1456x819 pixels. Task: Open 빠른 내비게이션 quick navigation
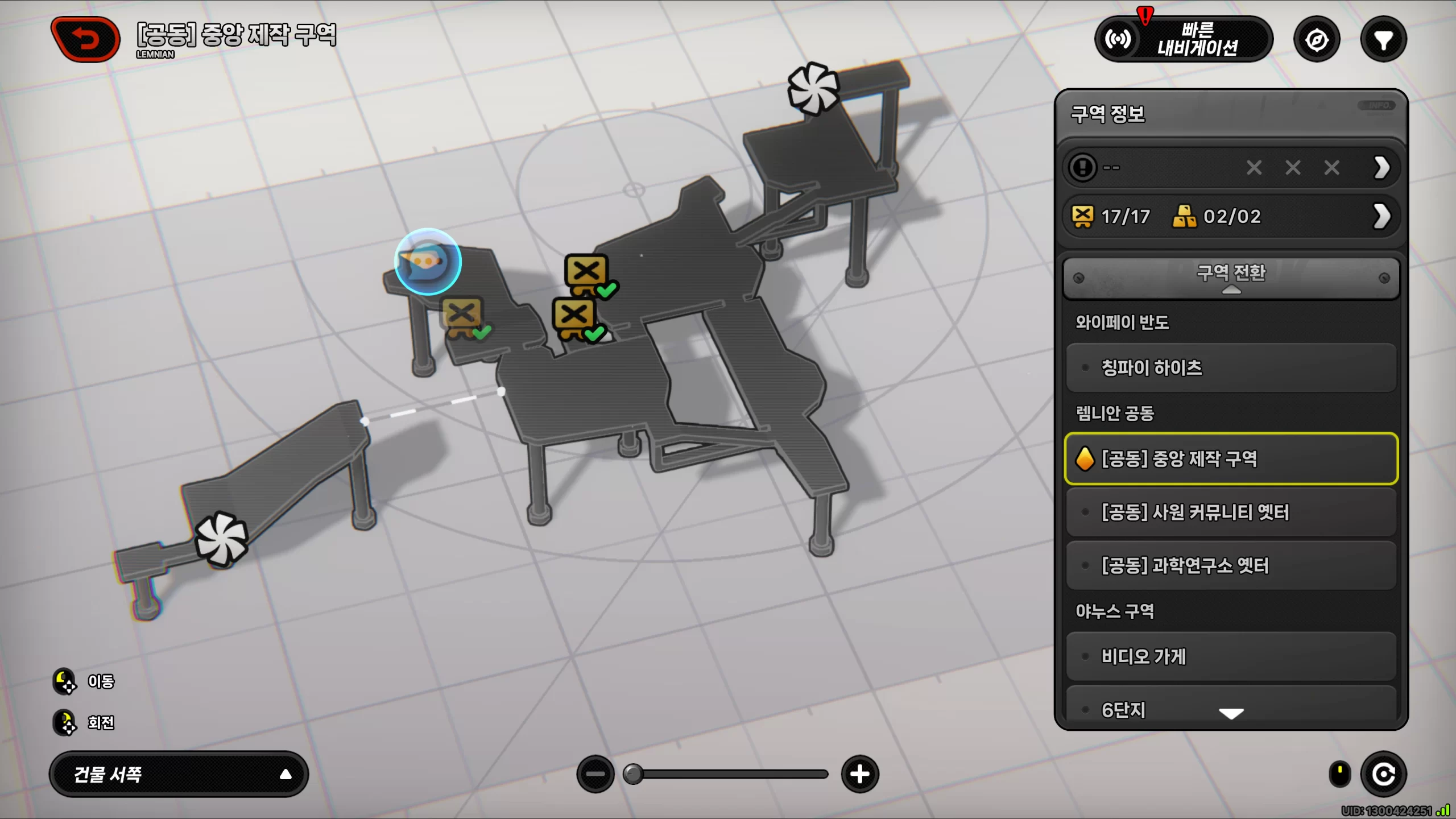pyautogui.click(x=1183, y=39)
